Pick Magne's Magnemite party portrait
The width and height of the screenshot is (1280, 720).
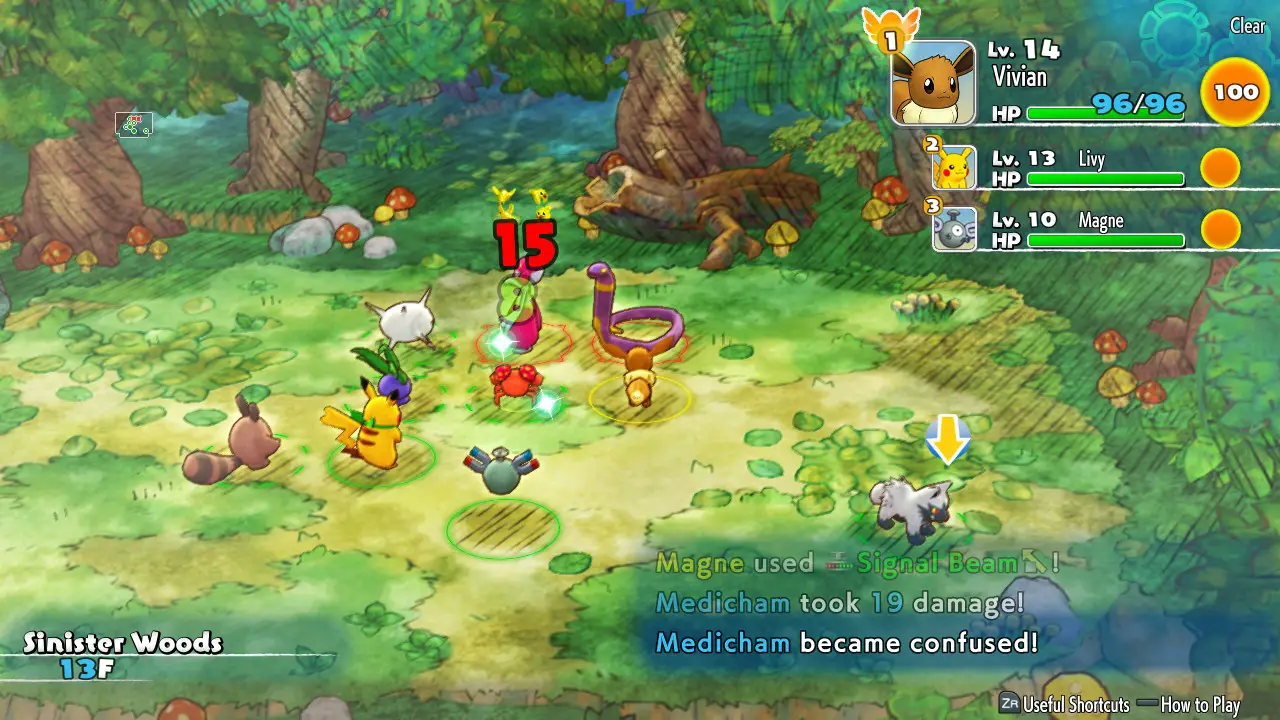[954, 229]
